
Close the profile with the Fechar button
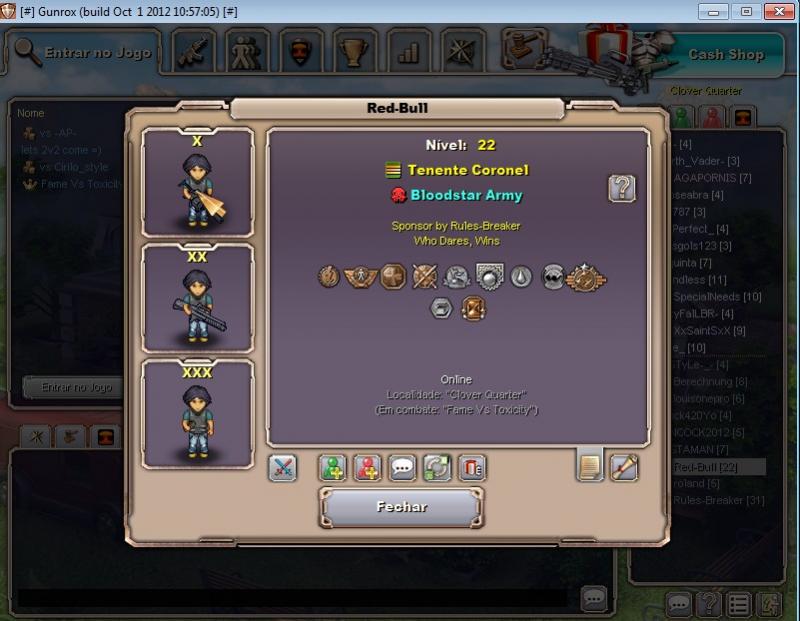401,507
